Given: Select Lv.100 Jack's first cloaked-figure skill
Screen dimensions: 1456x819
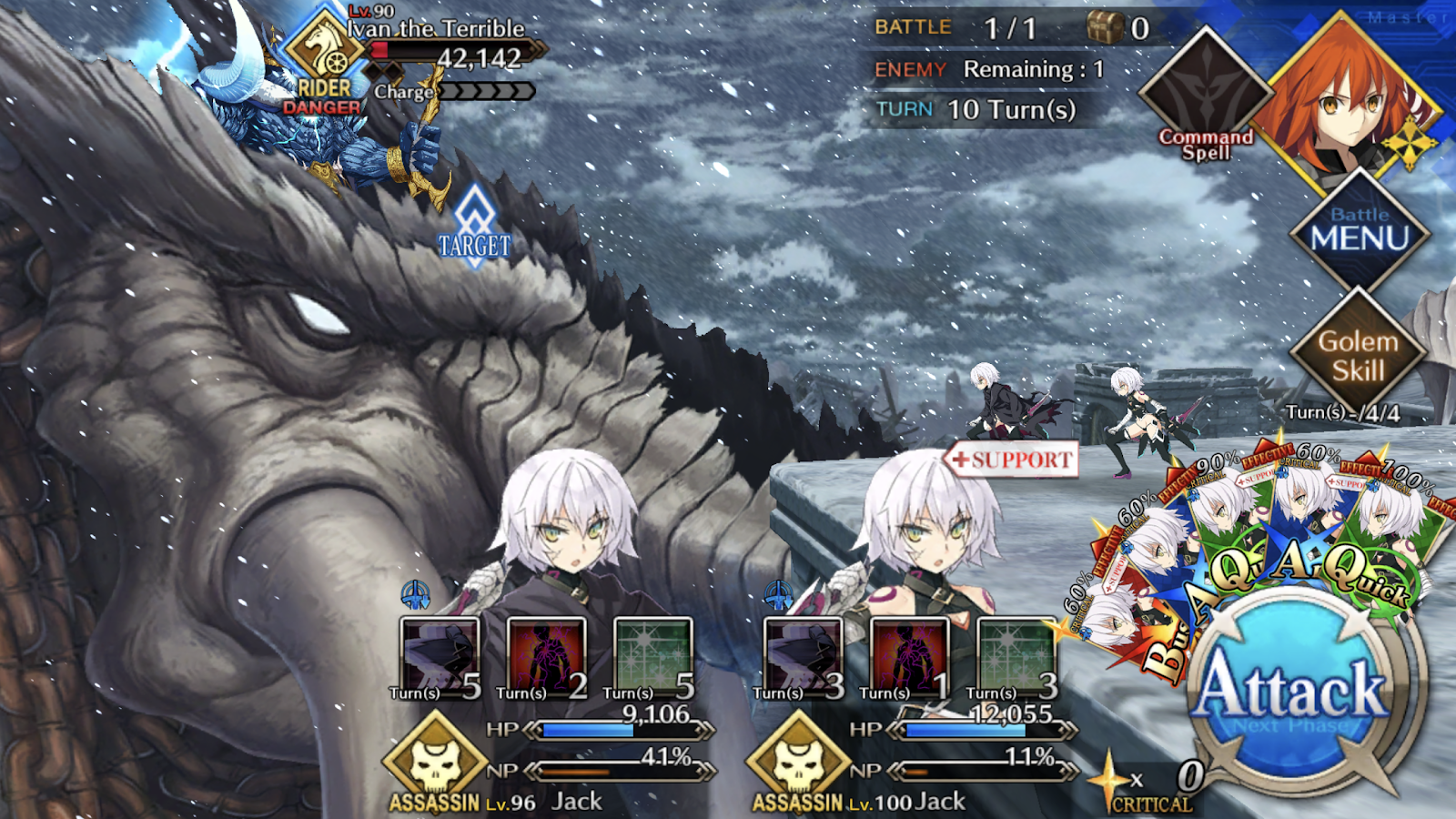Looking at the screenshot, I should (804, 657).
